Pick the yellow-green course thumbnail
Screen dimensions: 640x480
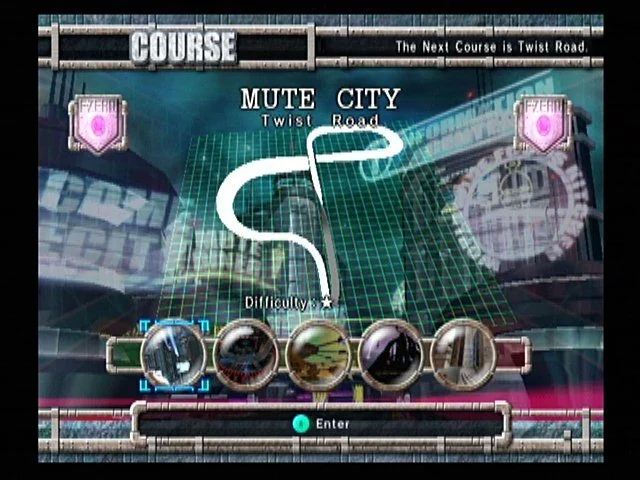pyautogui.click(x=318, y=355)
